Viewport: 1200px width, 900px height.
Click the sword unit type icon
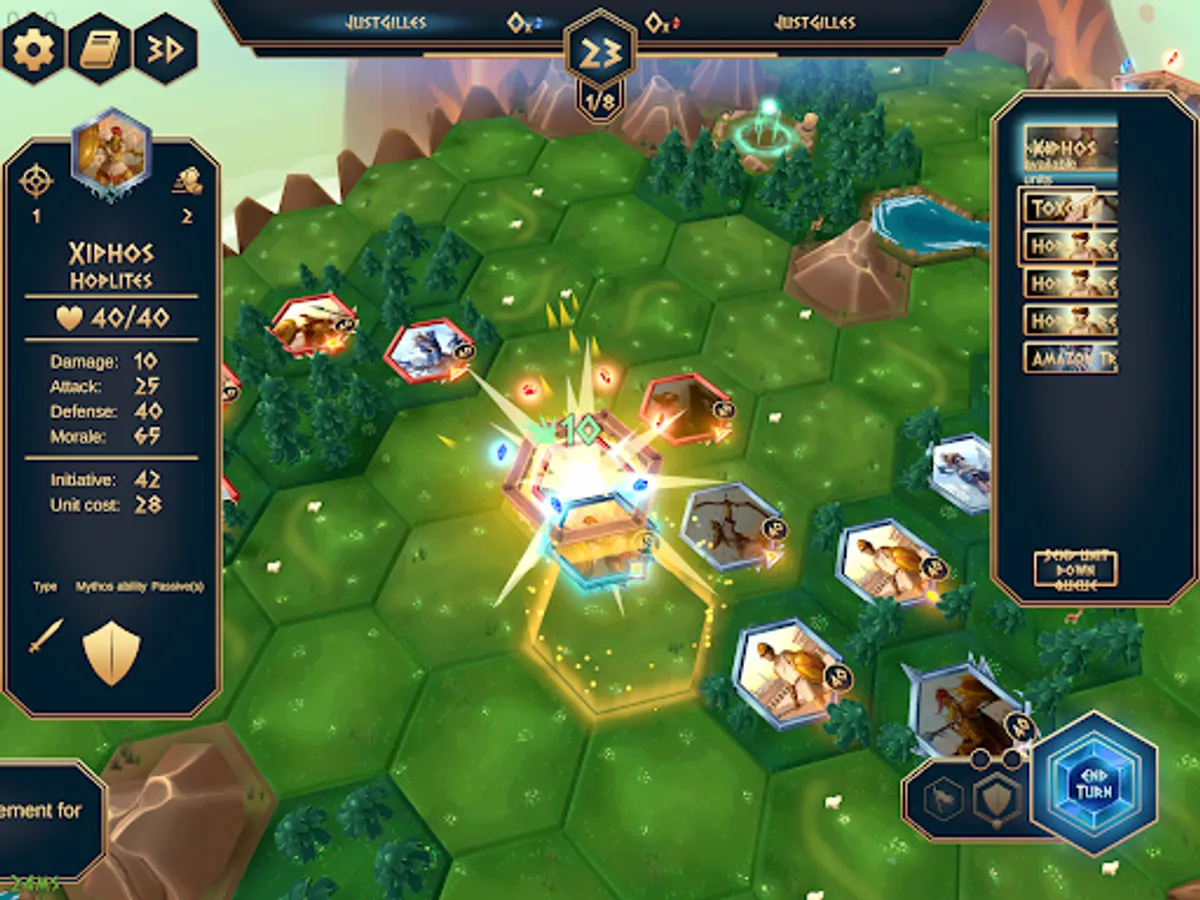pyautogui.click(x=46, y=636)
